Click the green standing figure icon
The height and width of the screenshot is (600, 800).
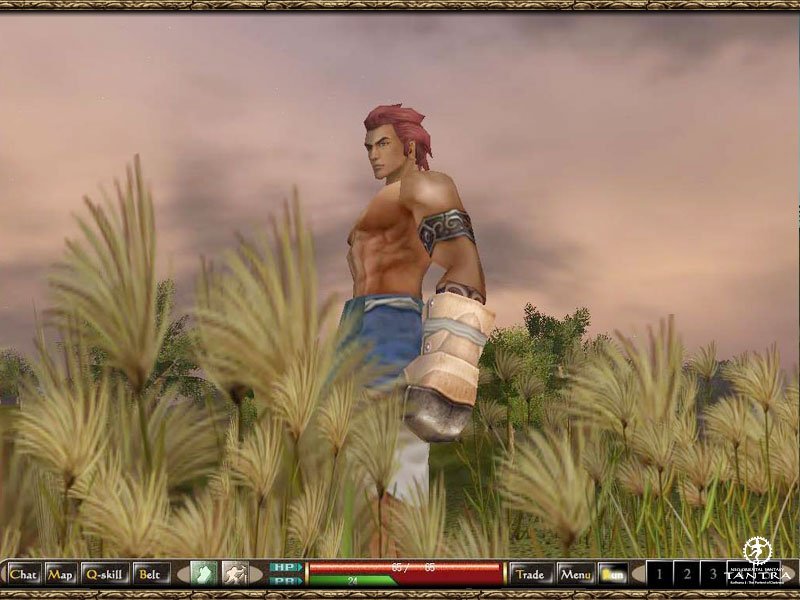pos(203,574)
